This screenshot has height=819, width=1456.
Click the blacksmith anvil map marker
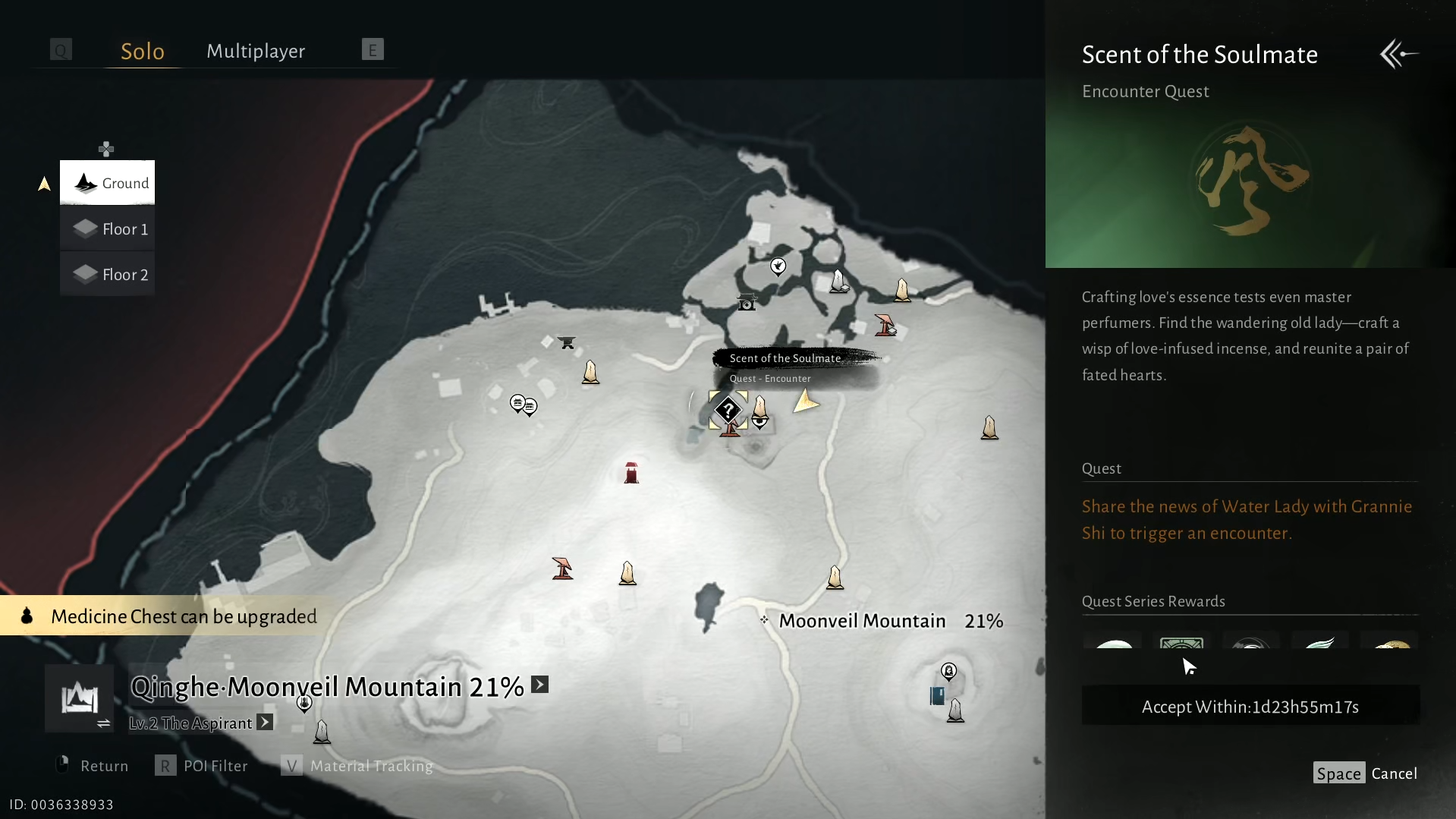567,342
